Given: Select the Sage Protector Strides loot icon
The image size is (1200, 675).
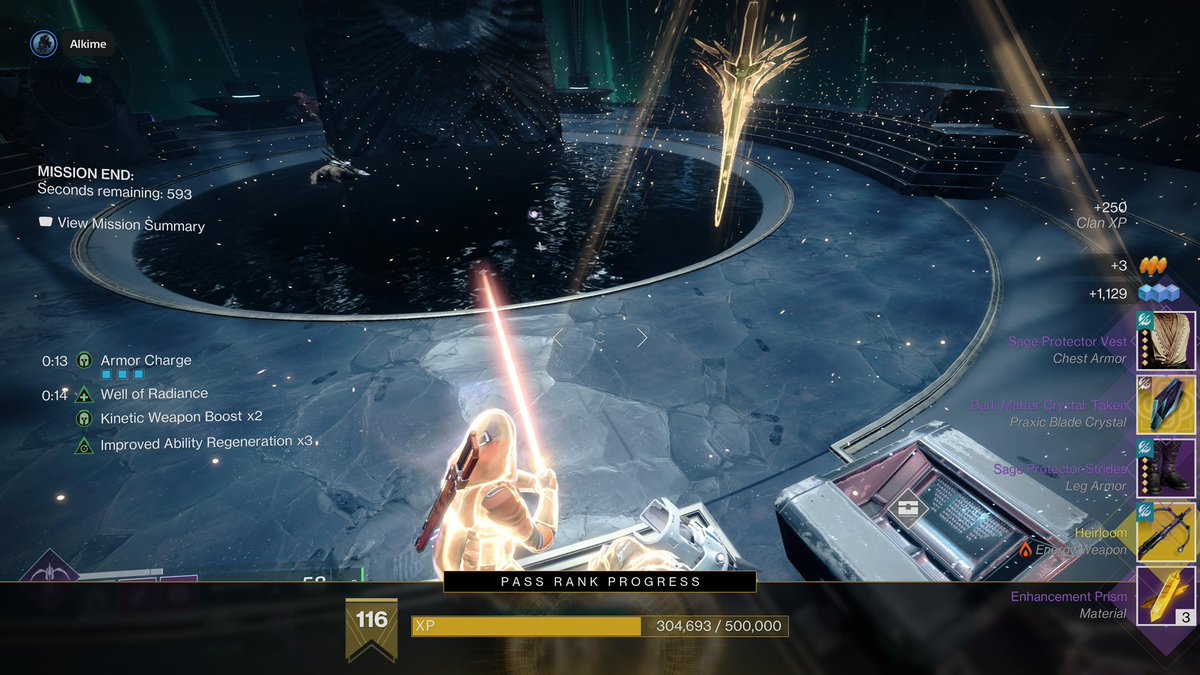Looking at the screenshot, I should pyautogui.click(x=1166, y=468).
